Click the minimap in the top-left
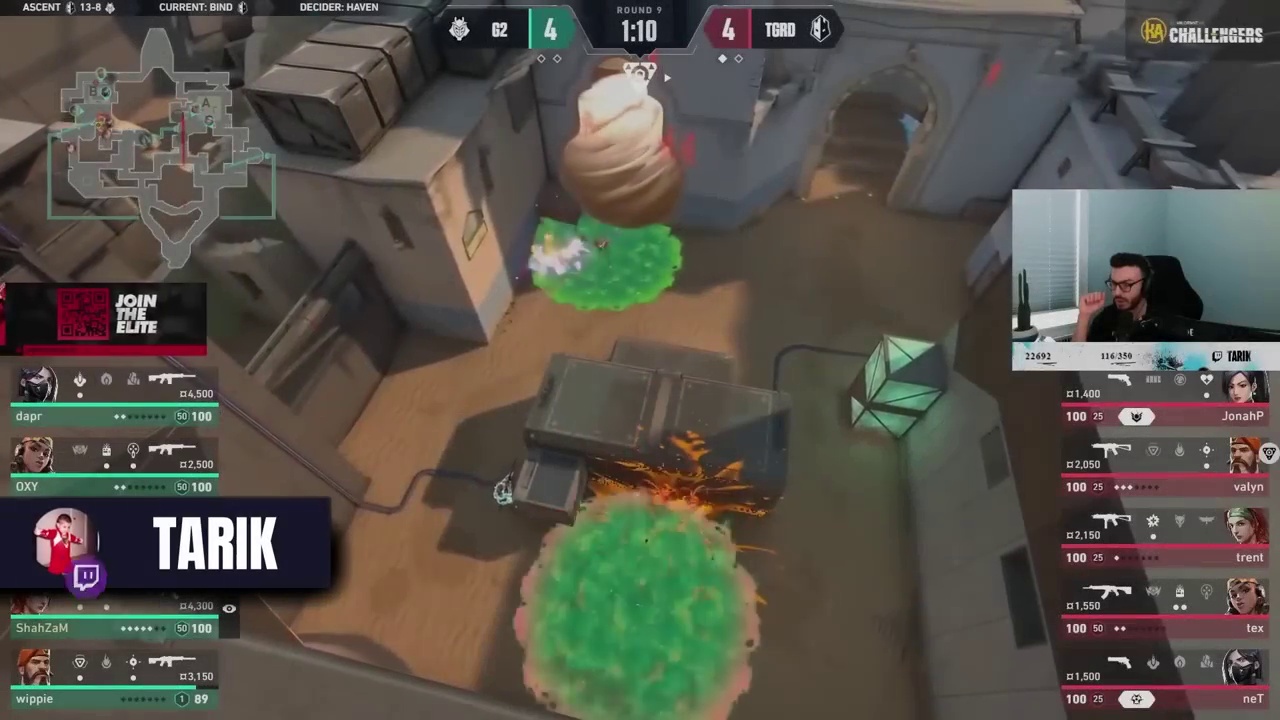This screenshot has height=720, width=1280. click(160, 140)
